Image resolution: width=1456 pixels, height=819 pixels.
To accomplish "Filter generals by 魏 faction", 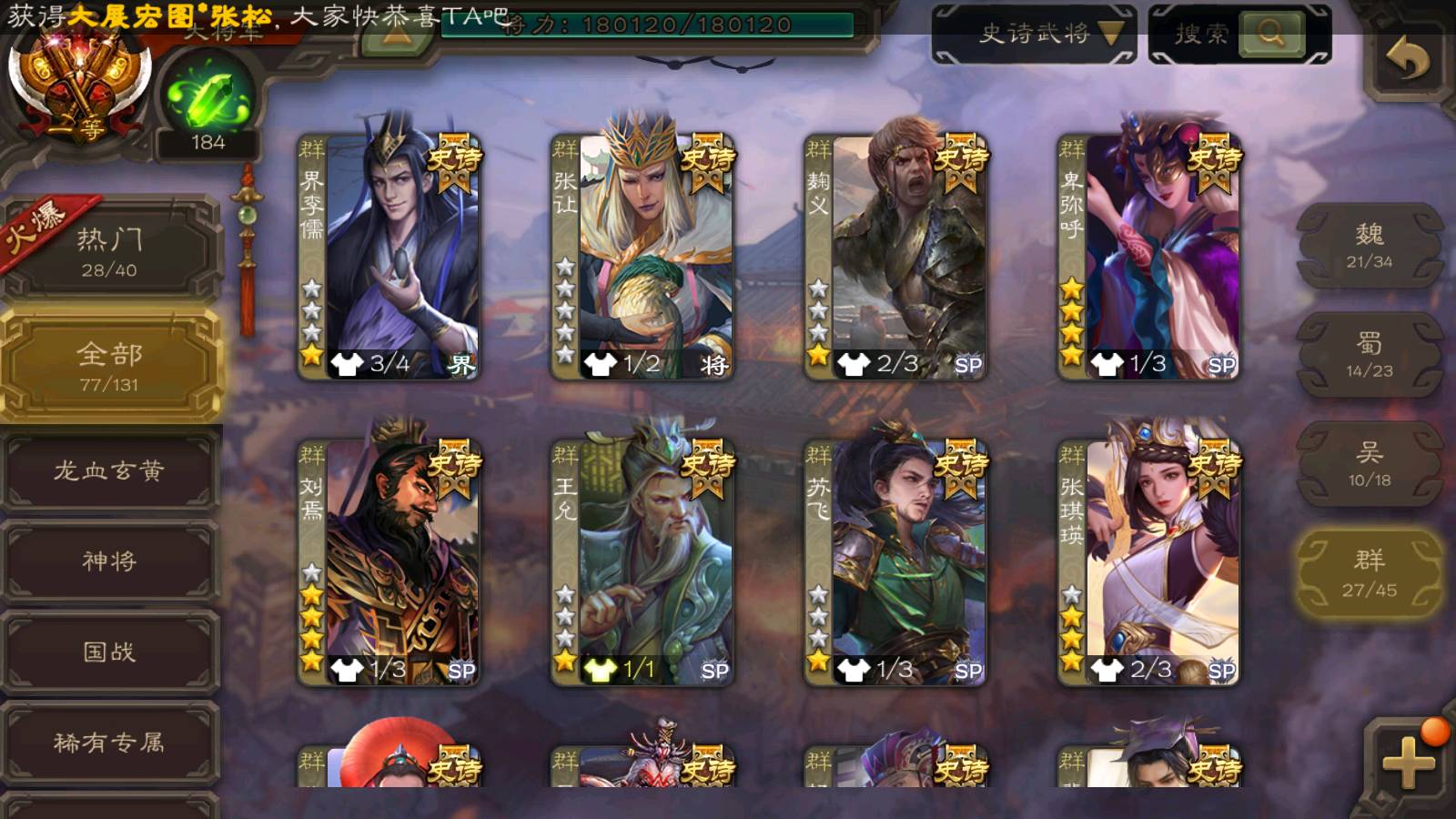I will coord(1369,246).
